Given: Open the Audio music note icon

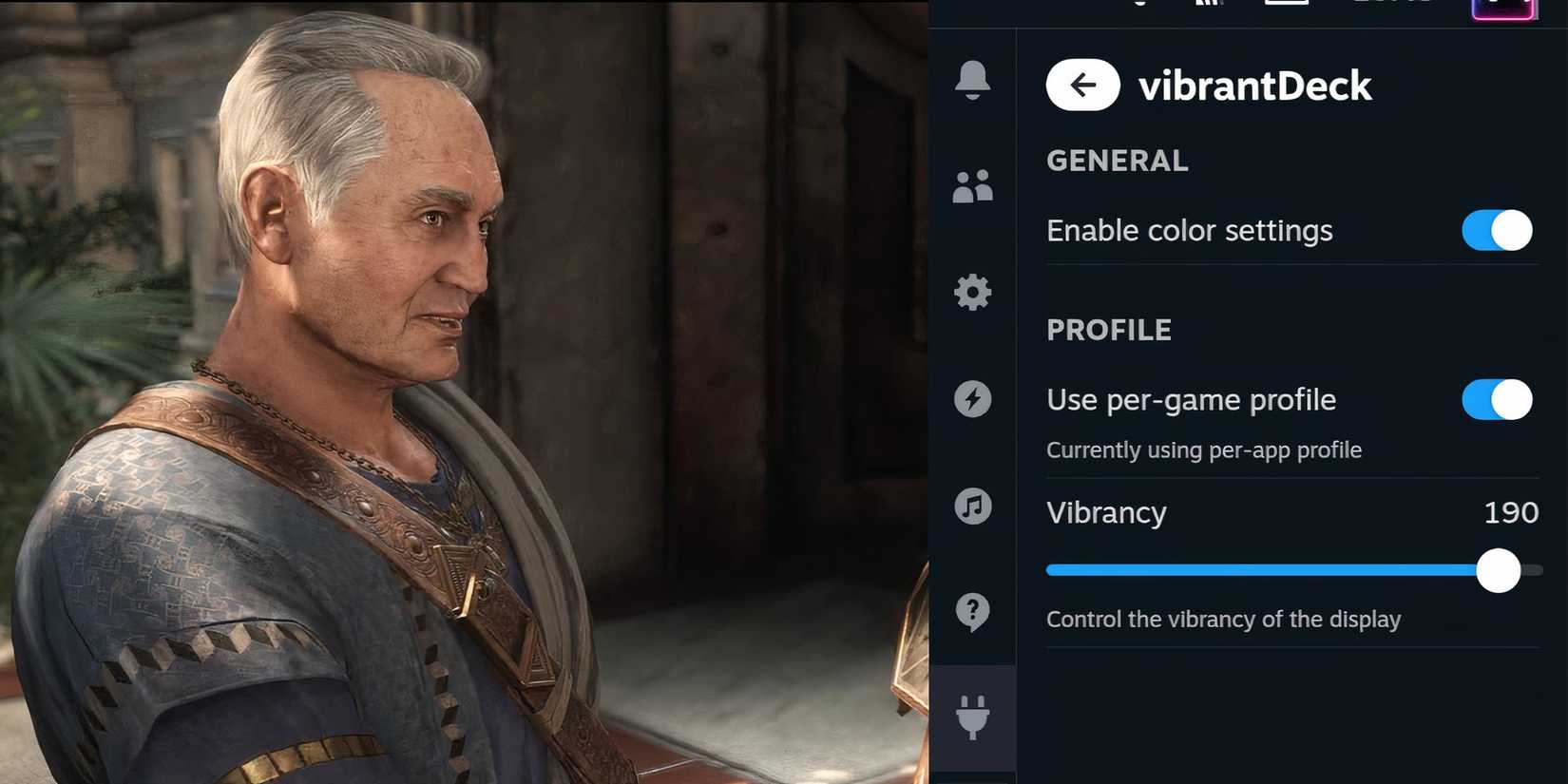Looking at the screenshot, I should [x=973, y=506].
